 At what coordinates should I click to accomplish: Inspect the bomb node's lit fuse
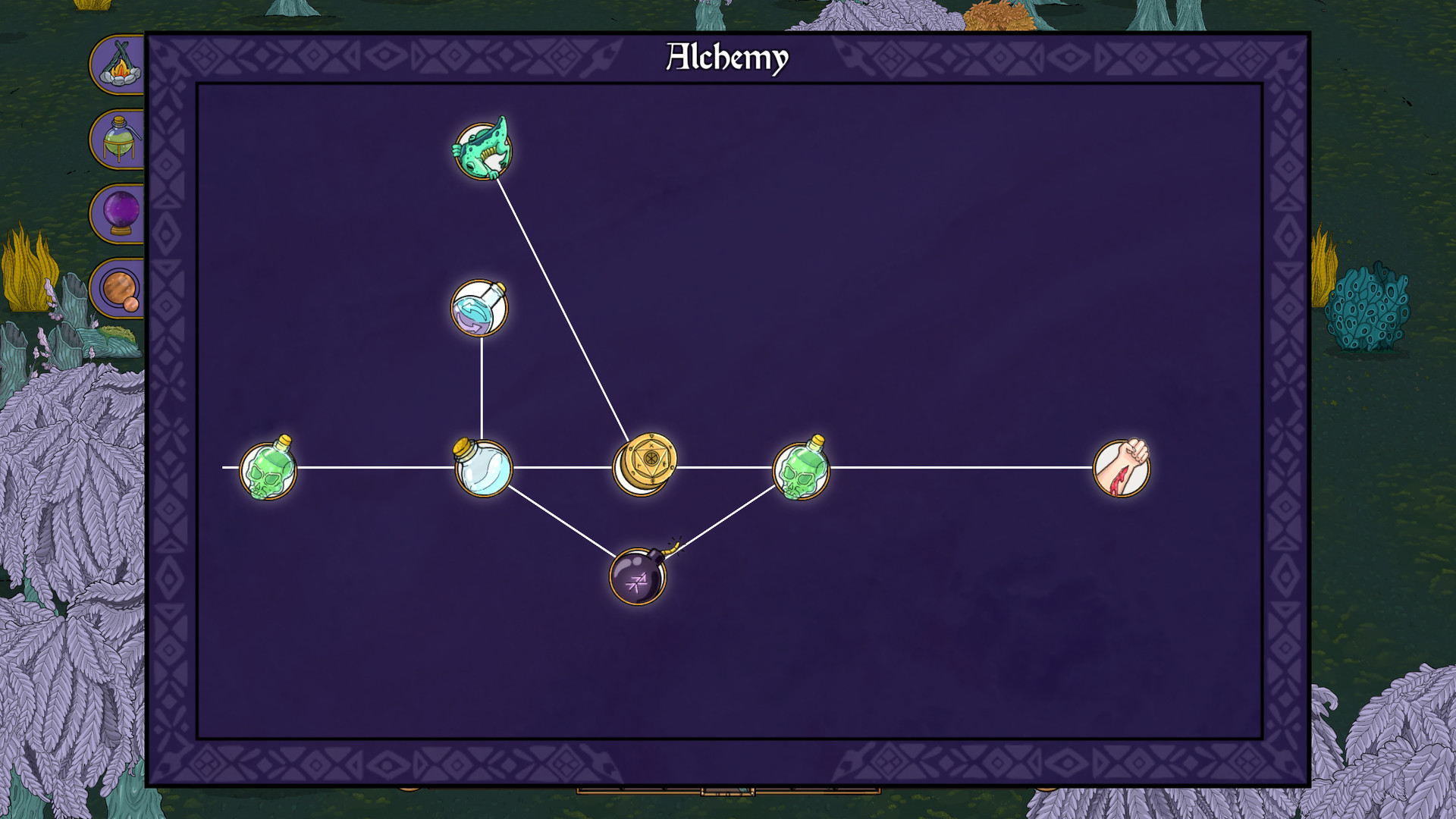(x=670, y=548)
